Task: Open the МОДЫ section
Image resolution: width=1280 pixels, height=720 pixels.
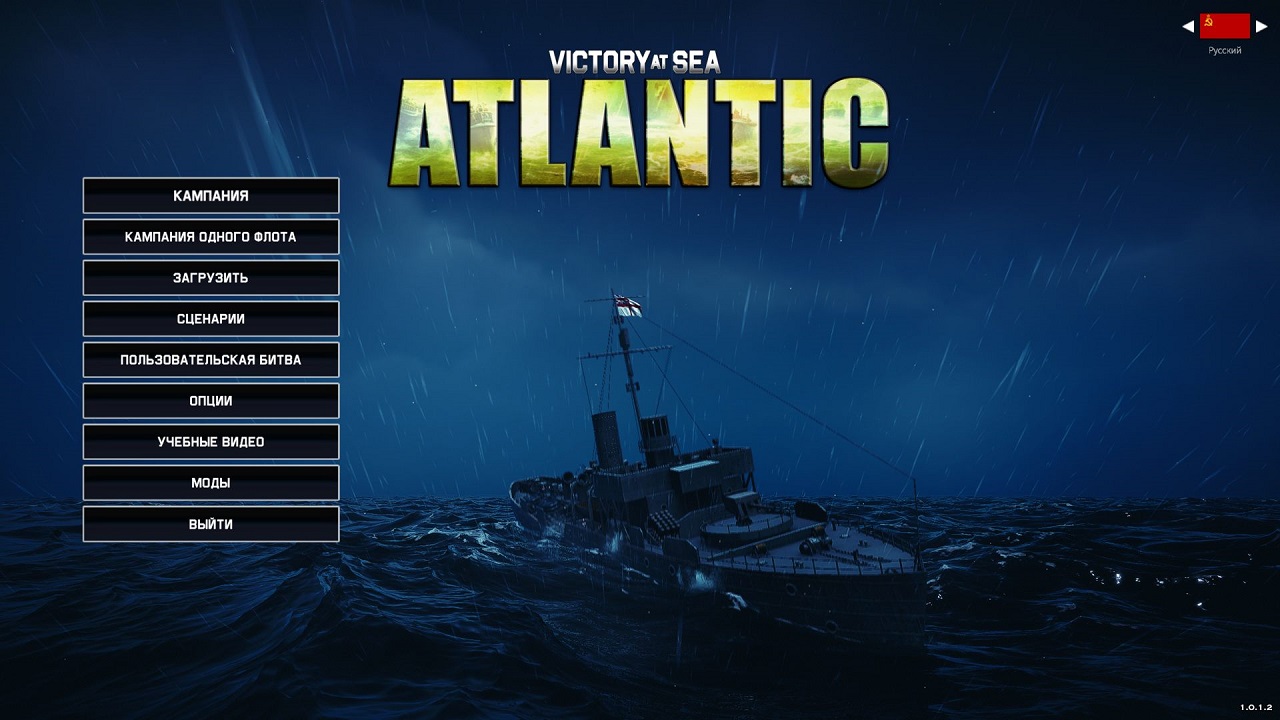Action: click(210, 482)
